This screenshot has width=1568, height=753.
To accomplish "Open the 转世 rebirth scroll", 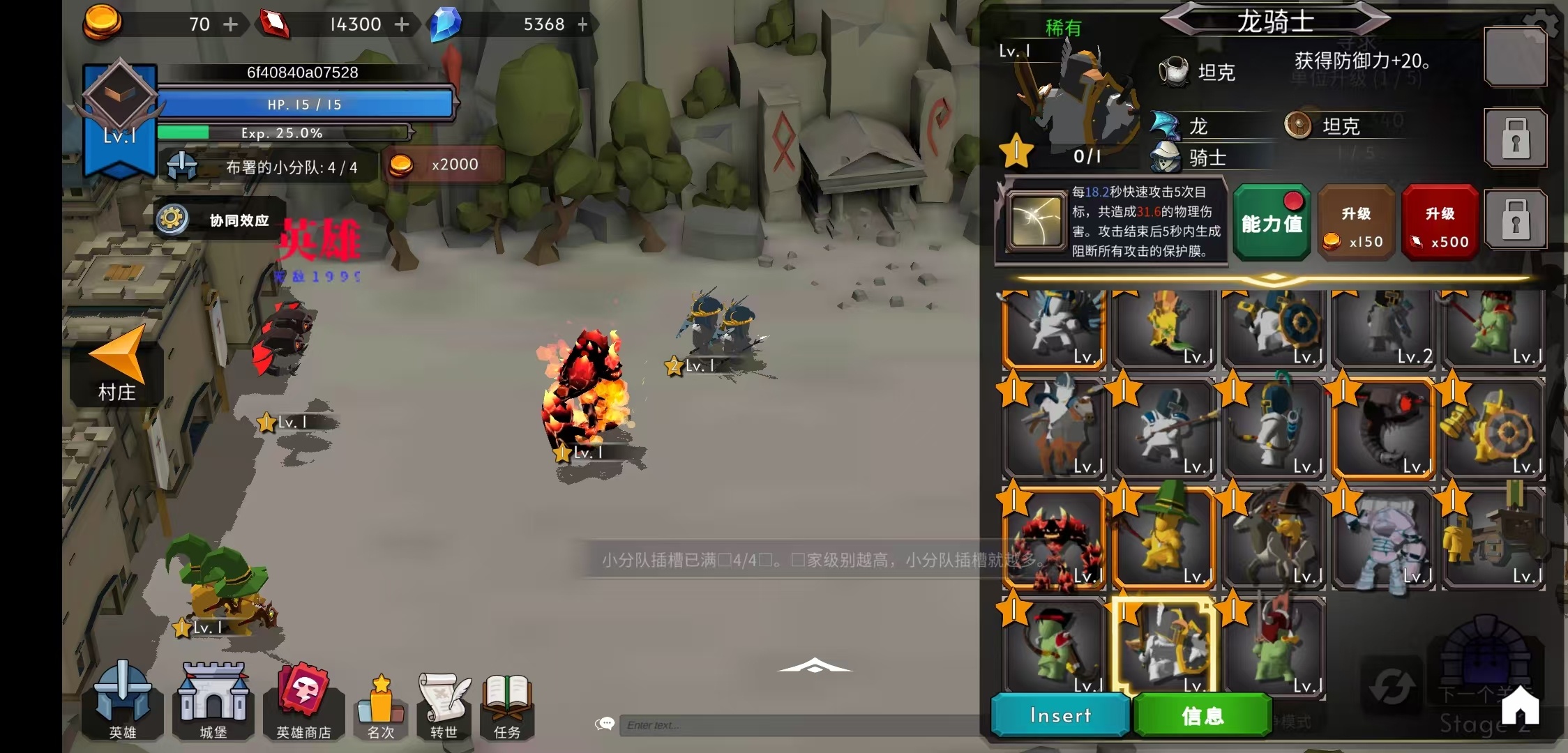I will tap(444, 705).
